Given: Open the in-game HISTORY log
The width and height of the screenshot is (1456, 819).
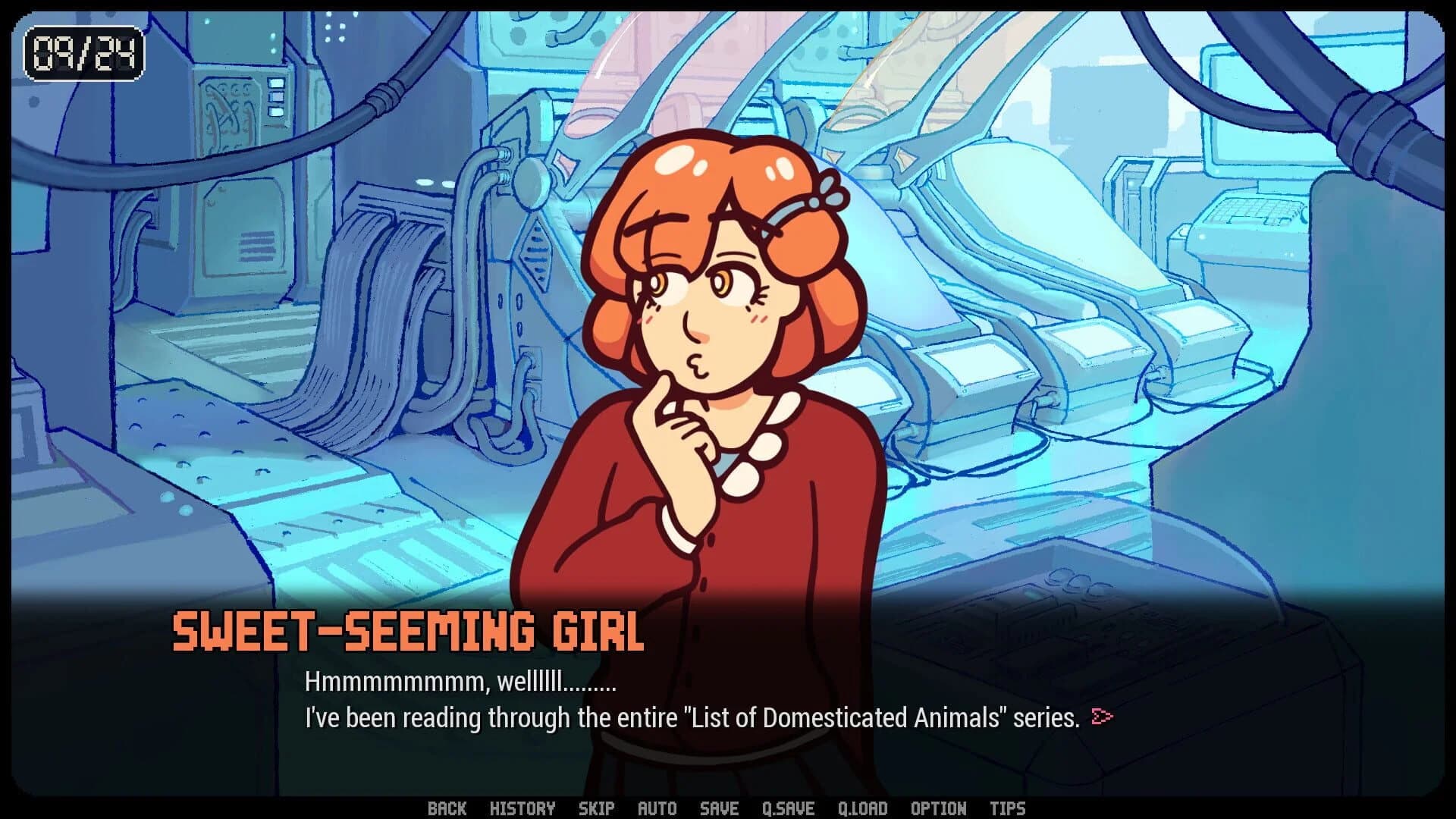Looking at the screenshot, I should pyautogui.click(x=523, y=808).
